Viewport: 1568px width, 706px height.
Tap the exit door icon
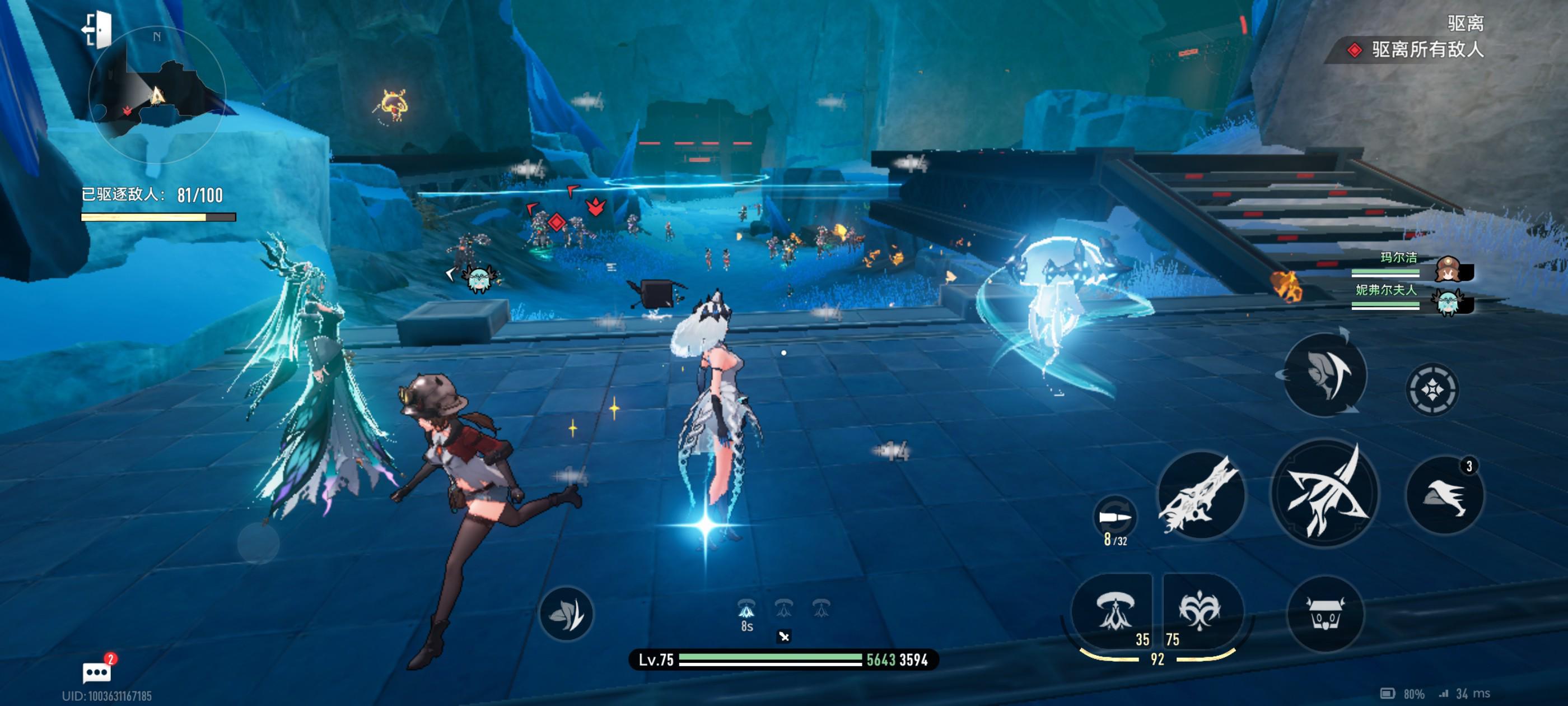coord(97,29)
